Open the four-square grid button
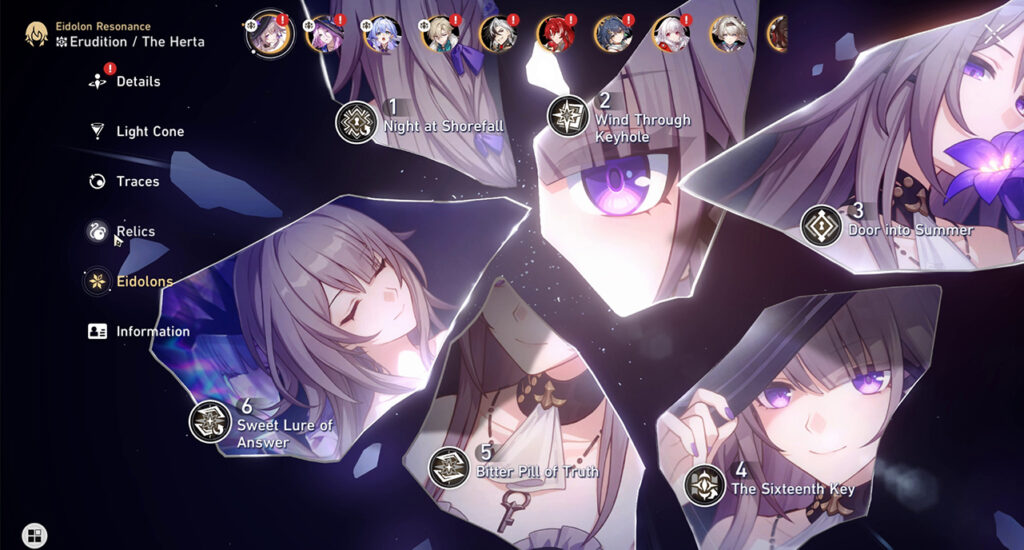 34,536
